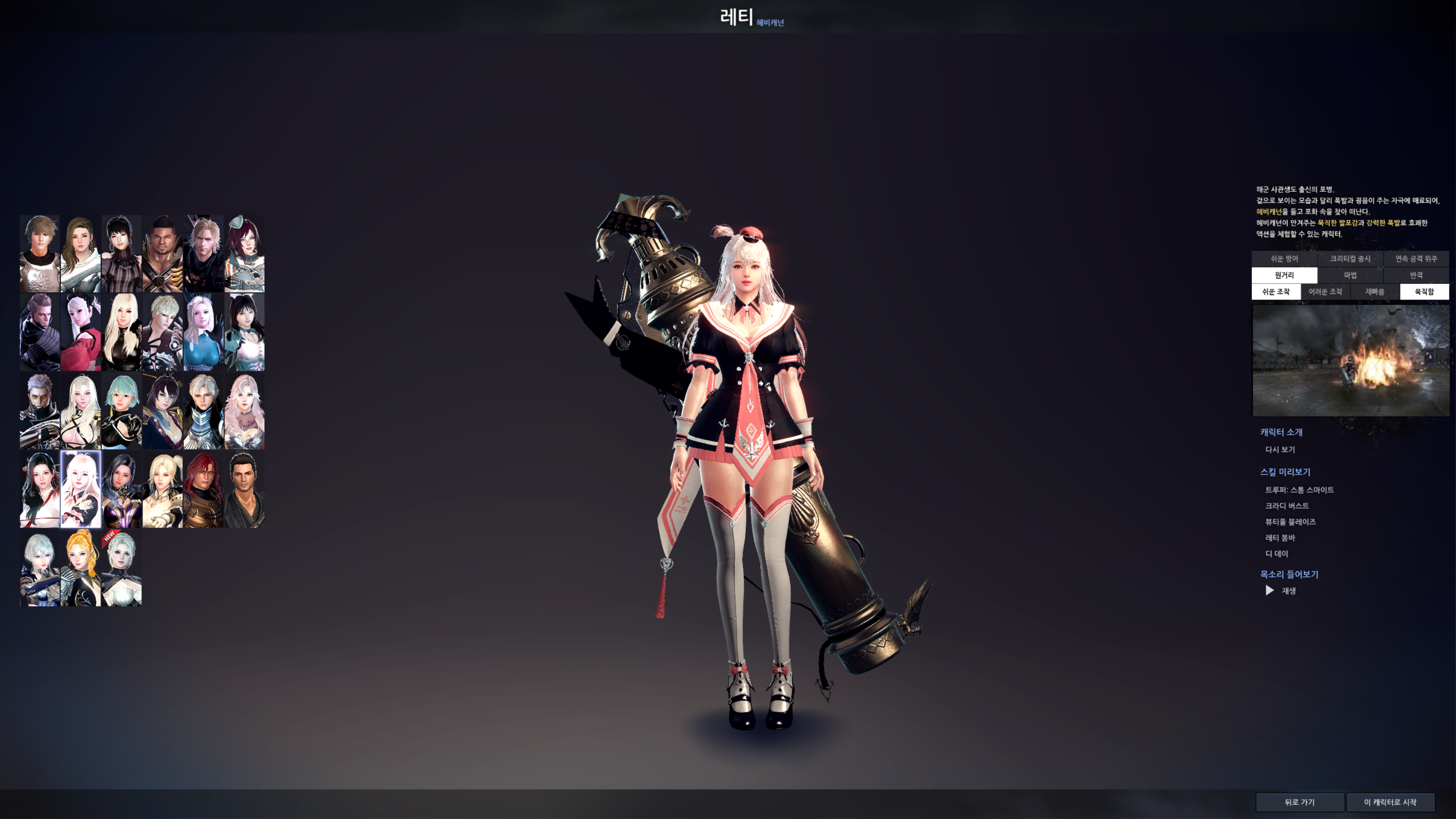Start the game with this character

click(x=1390, y=802)
